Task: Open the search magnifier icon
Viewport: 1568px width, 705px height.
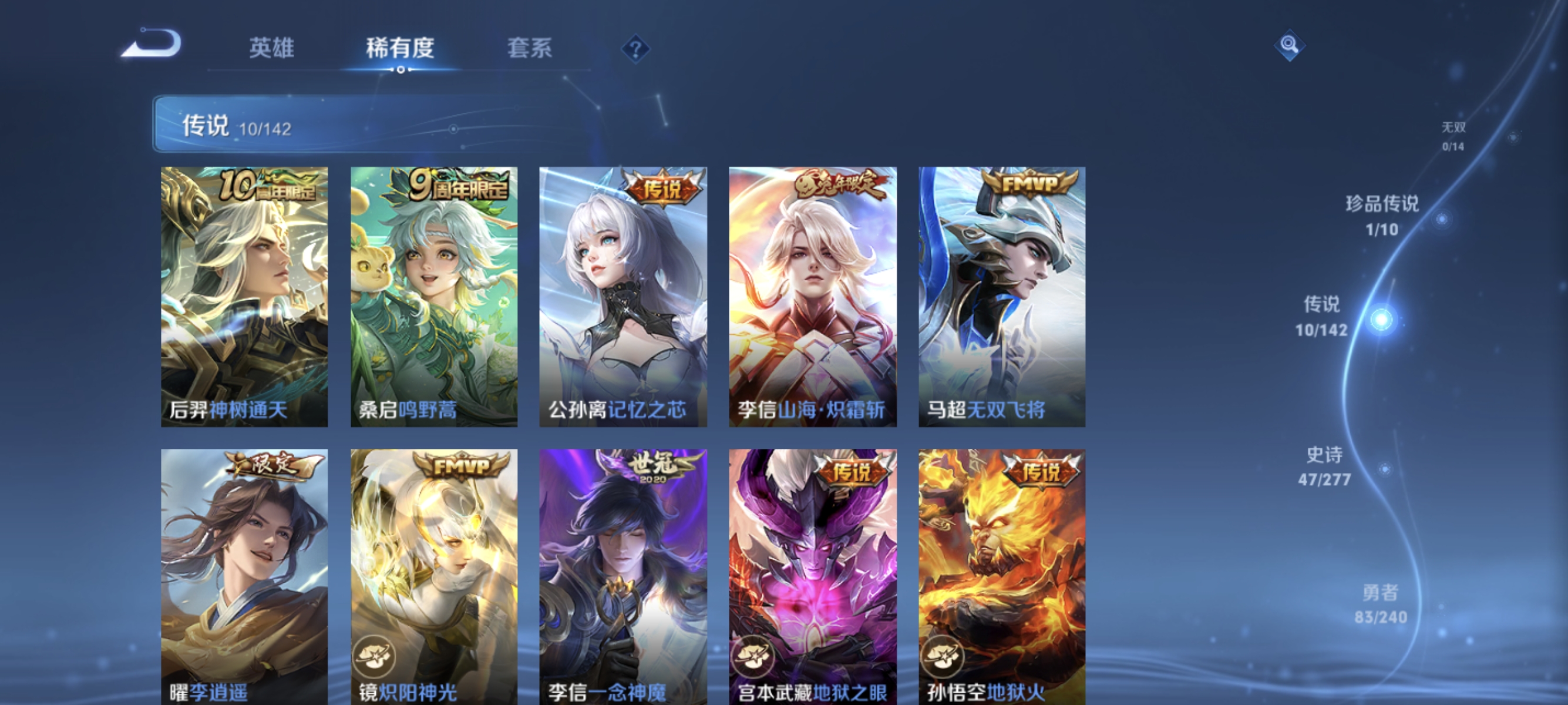Action: 1291,45
